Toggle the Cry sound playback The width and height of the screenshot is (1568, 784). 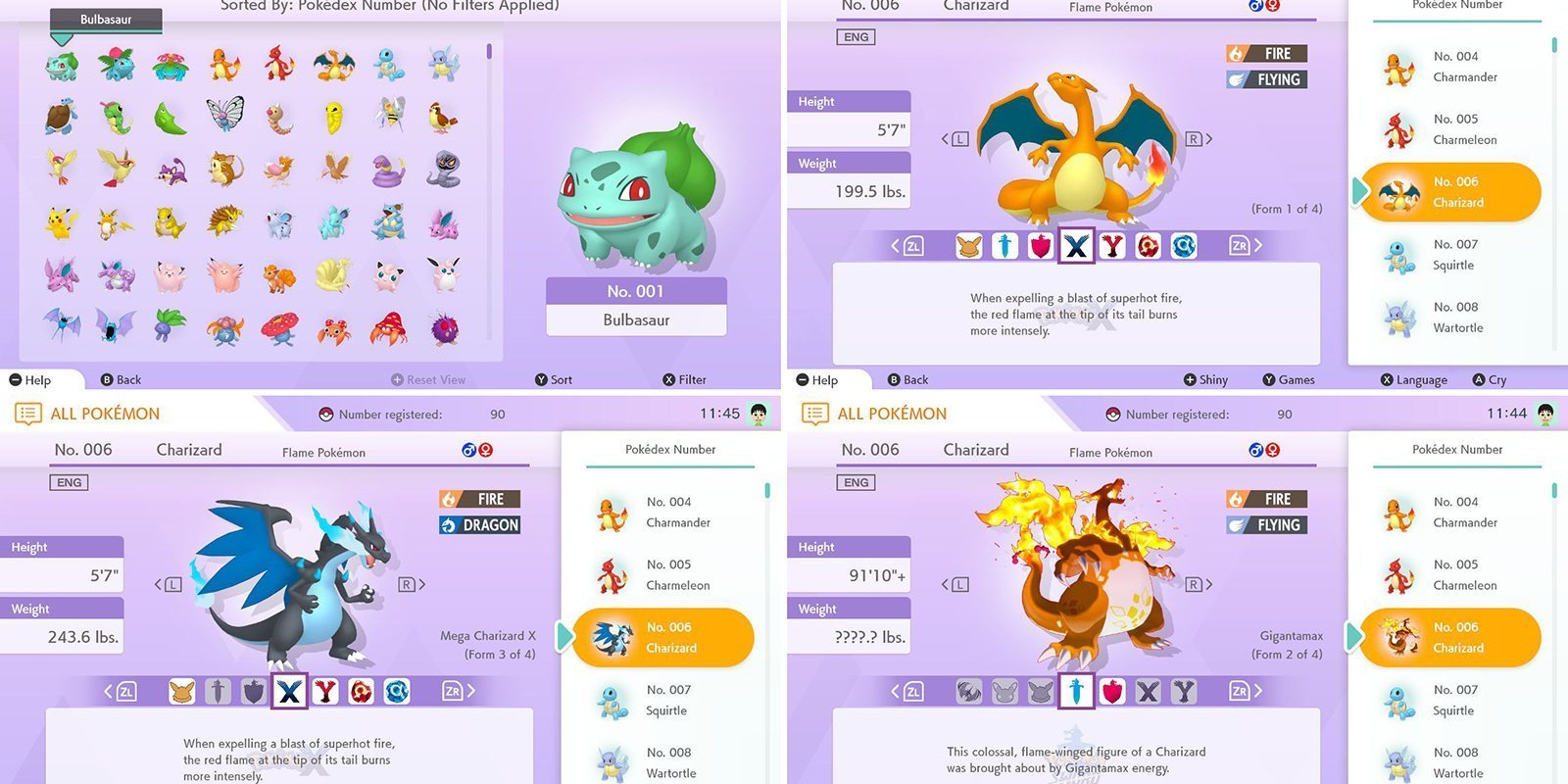point(1489,379)
